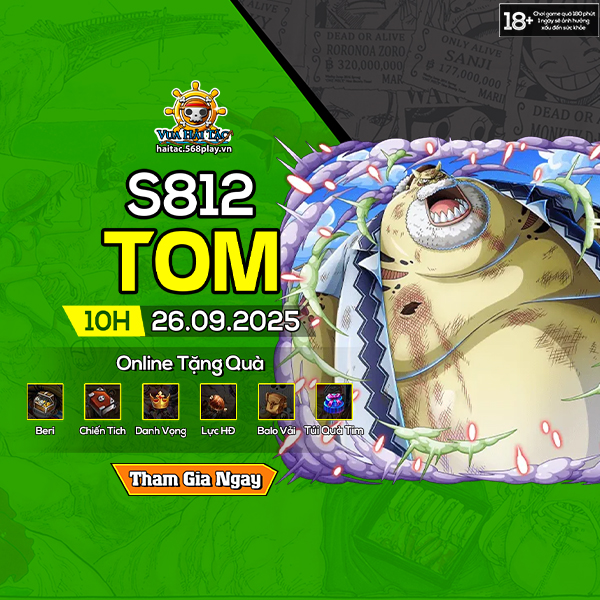Select the Beri reward icon
The height and width of the screenshot is (600, 600).
click(45, 401)
